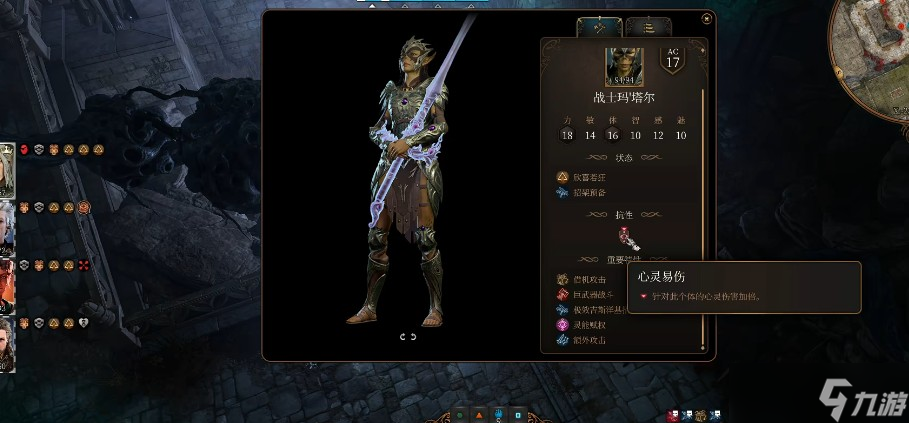Click the red crossed-arrows condition icon
Viewport: 909px width, 423px height.
point(84,265)
